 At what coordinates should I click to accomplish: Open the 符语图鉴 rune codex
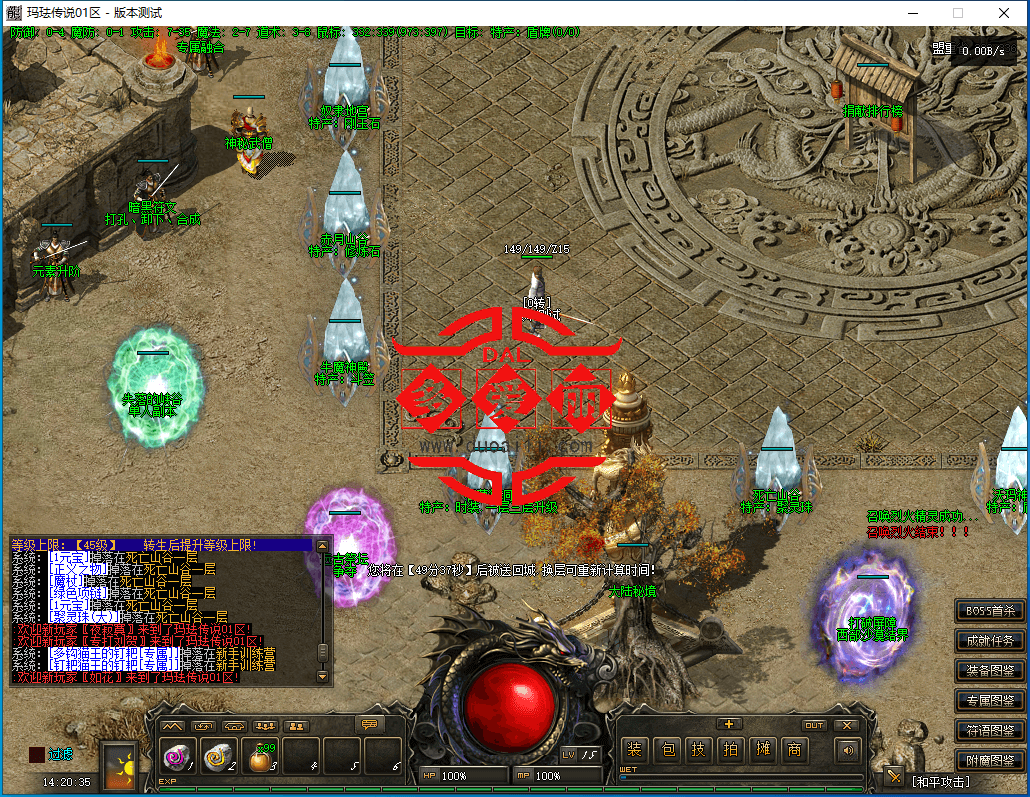(x=989, y=730)
